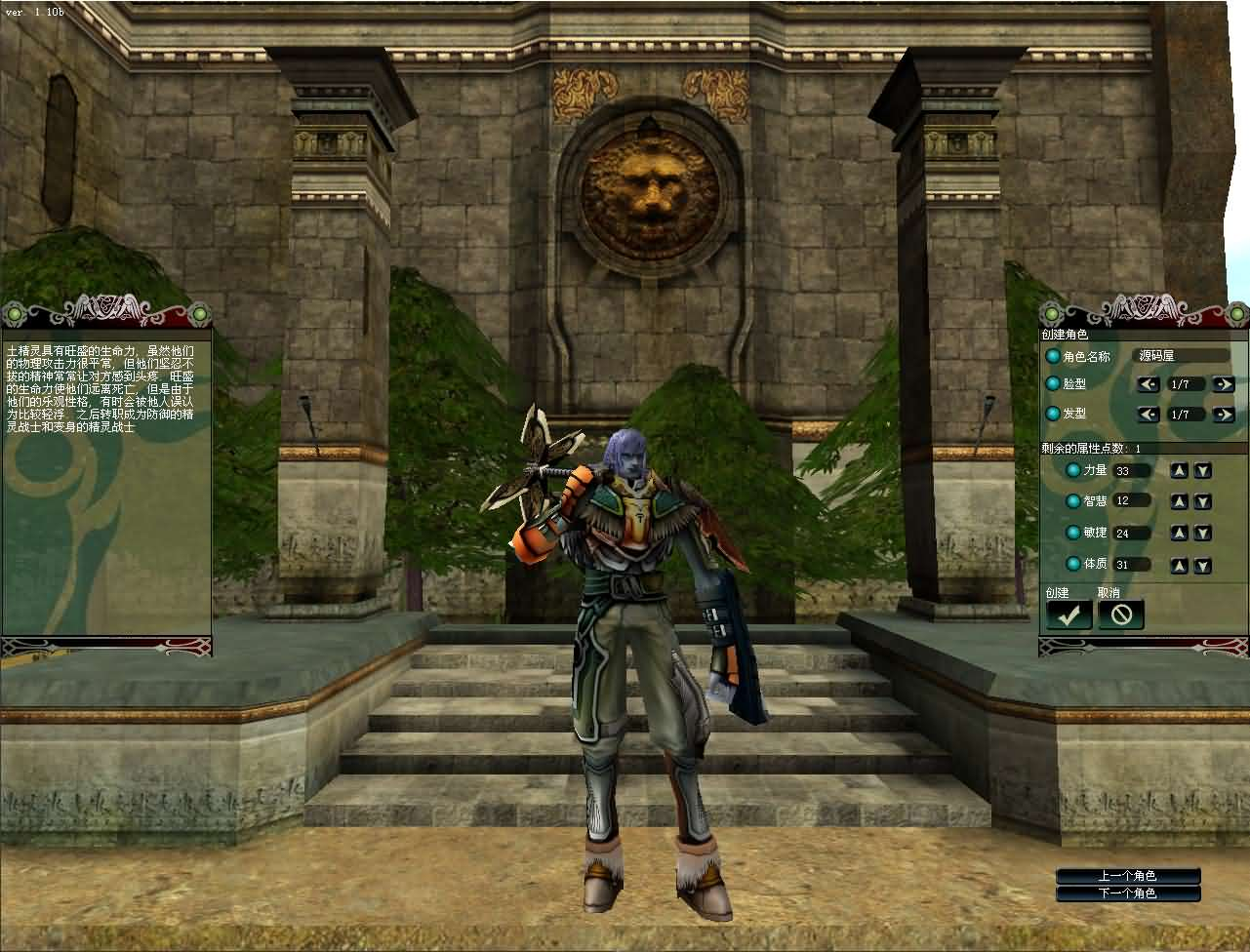Decrease Strength (力量) with down arrow

(x=1203, y=471)
